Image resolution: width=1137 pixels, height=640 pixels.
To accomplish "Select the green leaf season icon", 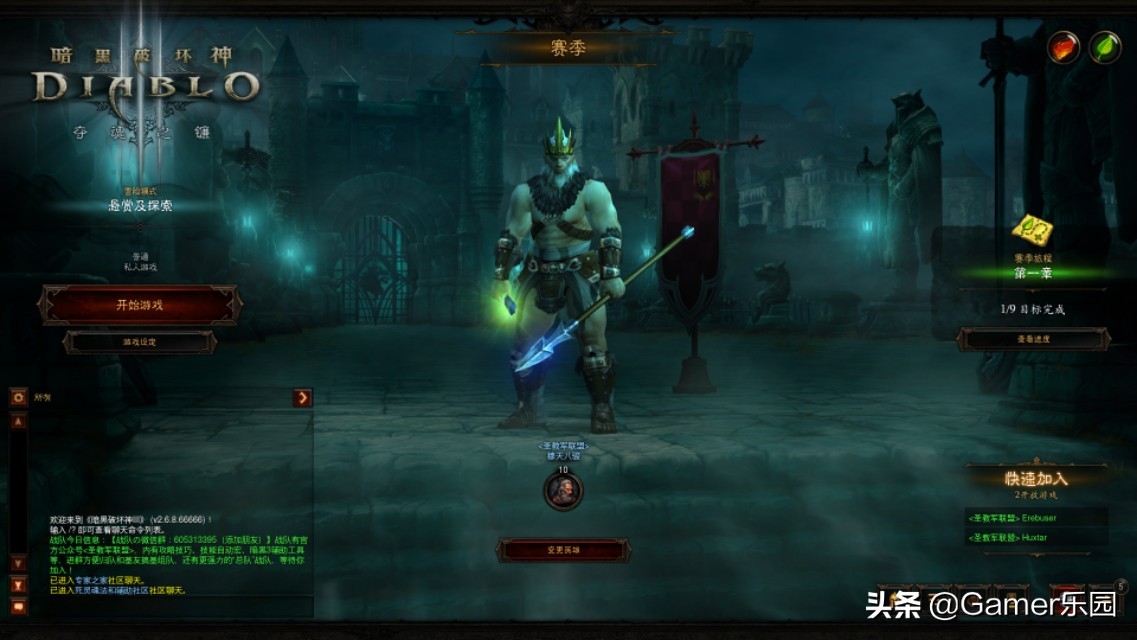I will (x=1105, y=47).
